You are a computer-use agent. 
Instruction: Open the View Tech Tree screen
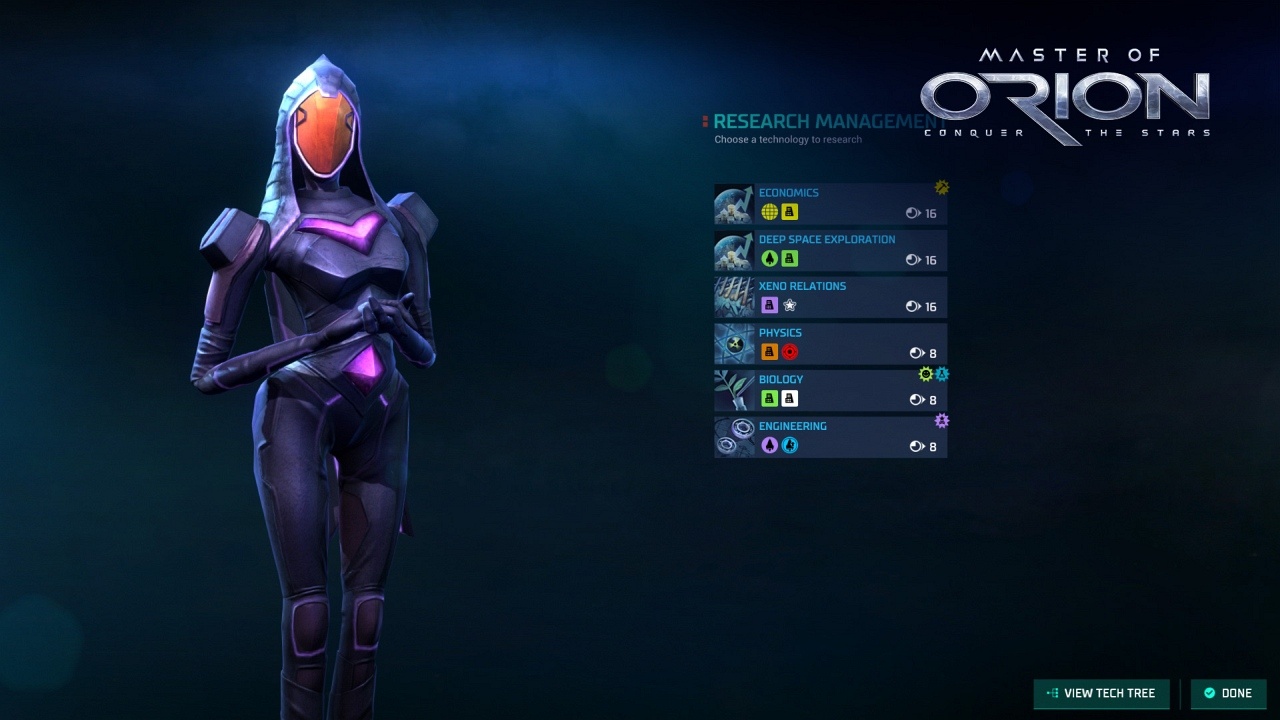(x=1101, y=693)
